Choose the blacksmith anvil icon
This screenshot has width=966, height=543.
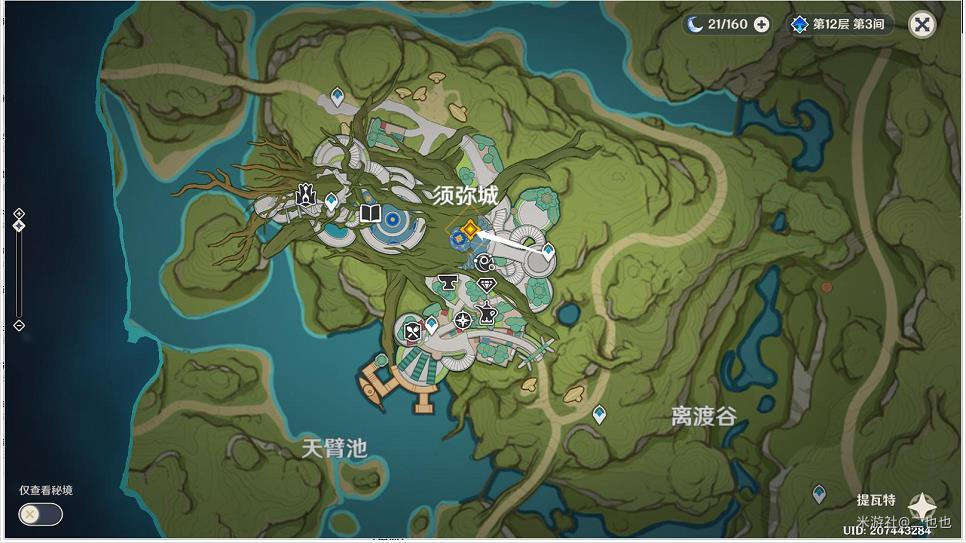(x=449, y=284)
